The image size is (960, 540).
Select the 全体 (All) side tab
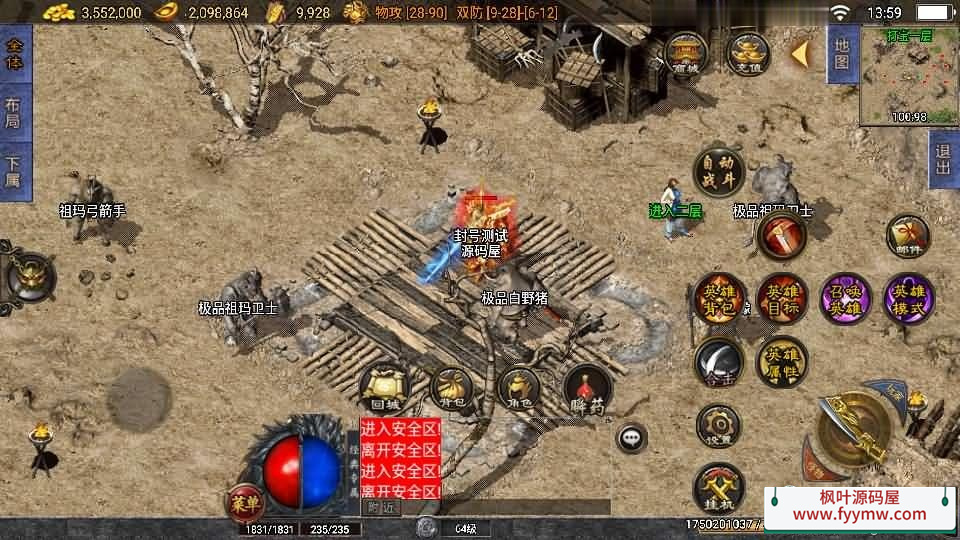[14, 55]
